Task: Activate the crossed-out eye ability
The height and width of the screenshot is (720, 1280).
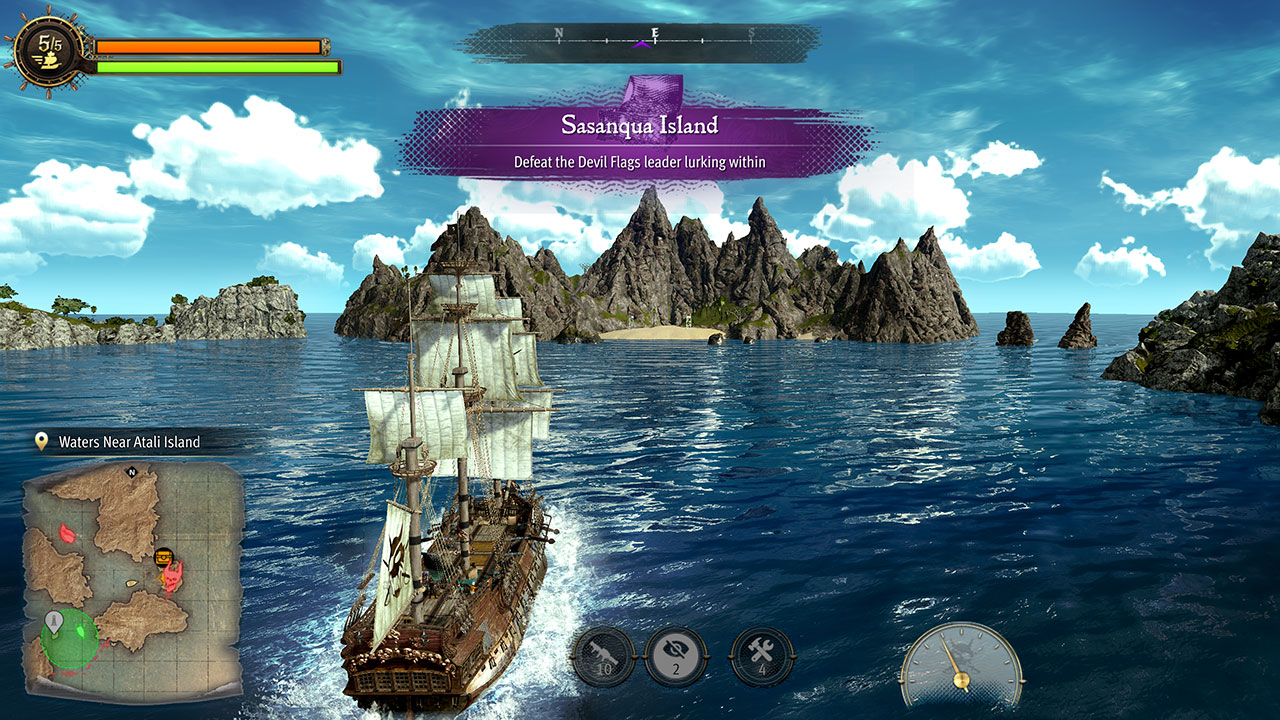Action: tap(676, 656)
